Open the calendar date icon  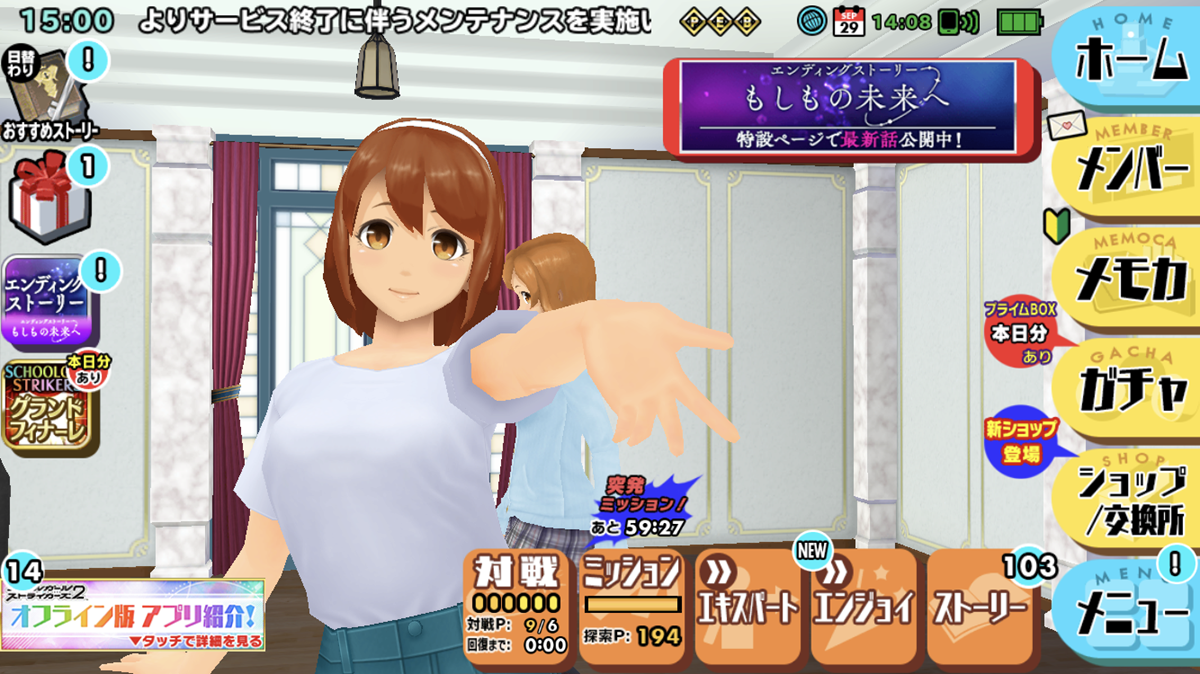(847, 20)
